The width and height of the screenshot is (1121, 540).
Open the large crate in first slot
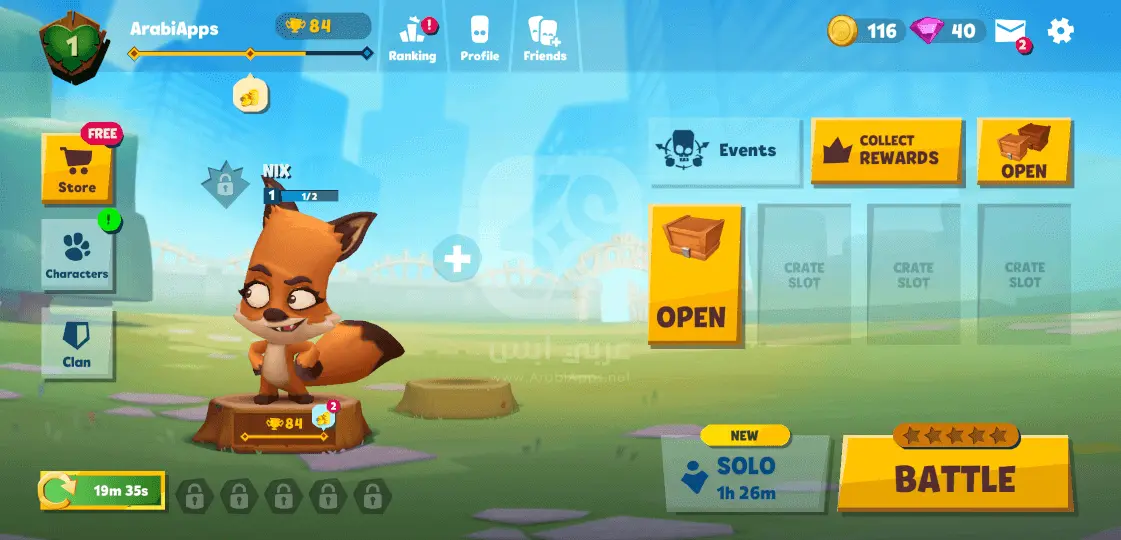[x=695, y=275]
